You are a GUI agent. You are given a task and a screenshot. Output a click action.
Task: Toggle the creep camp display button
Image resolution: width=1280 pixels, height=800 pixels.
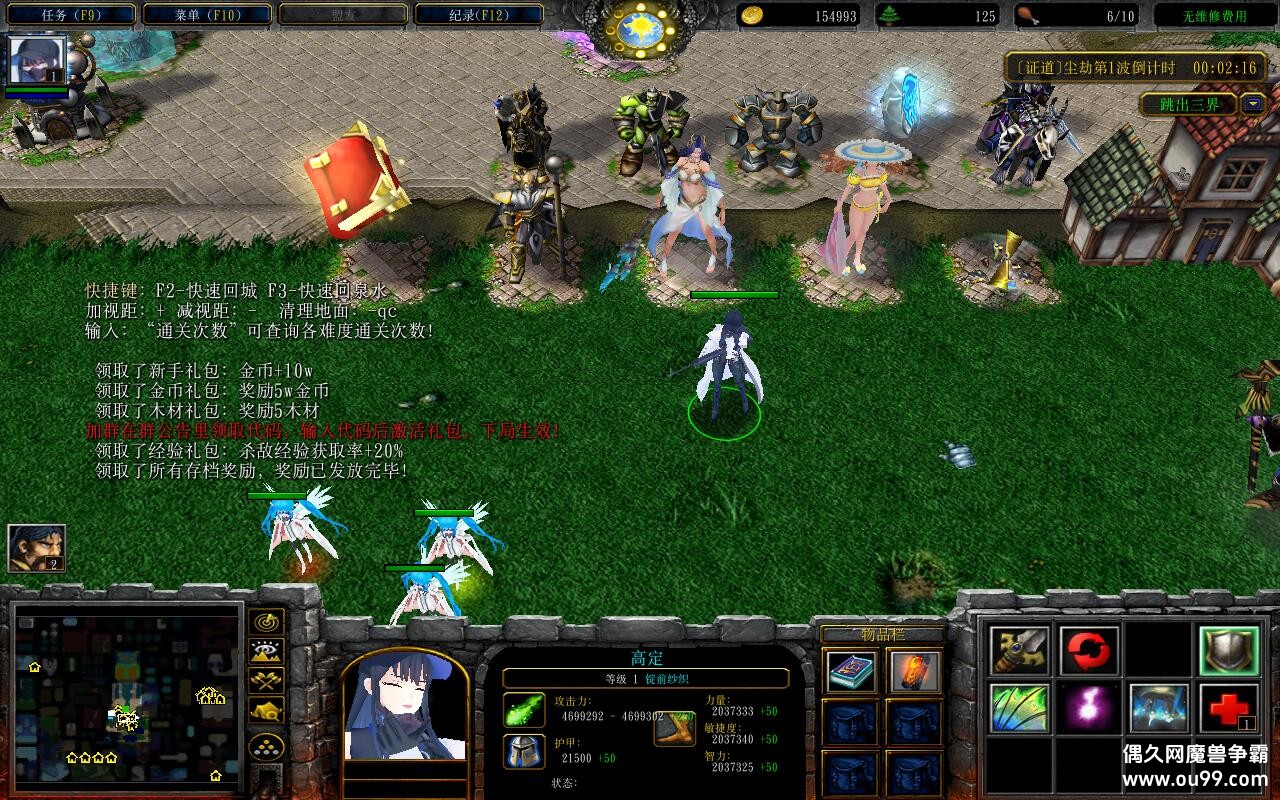click(266, 710)
